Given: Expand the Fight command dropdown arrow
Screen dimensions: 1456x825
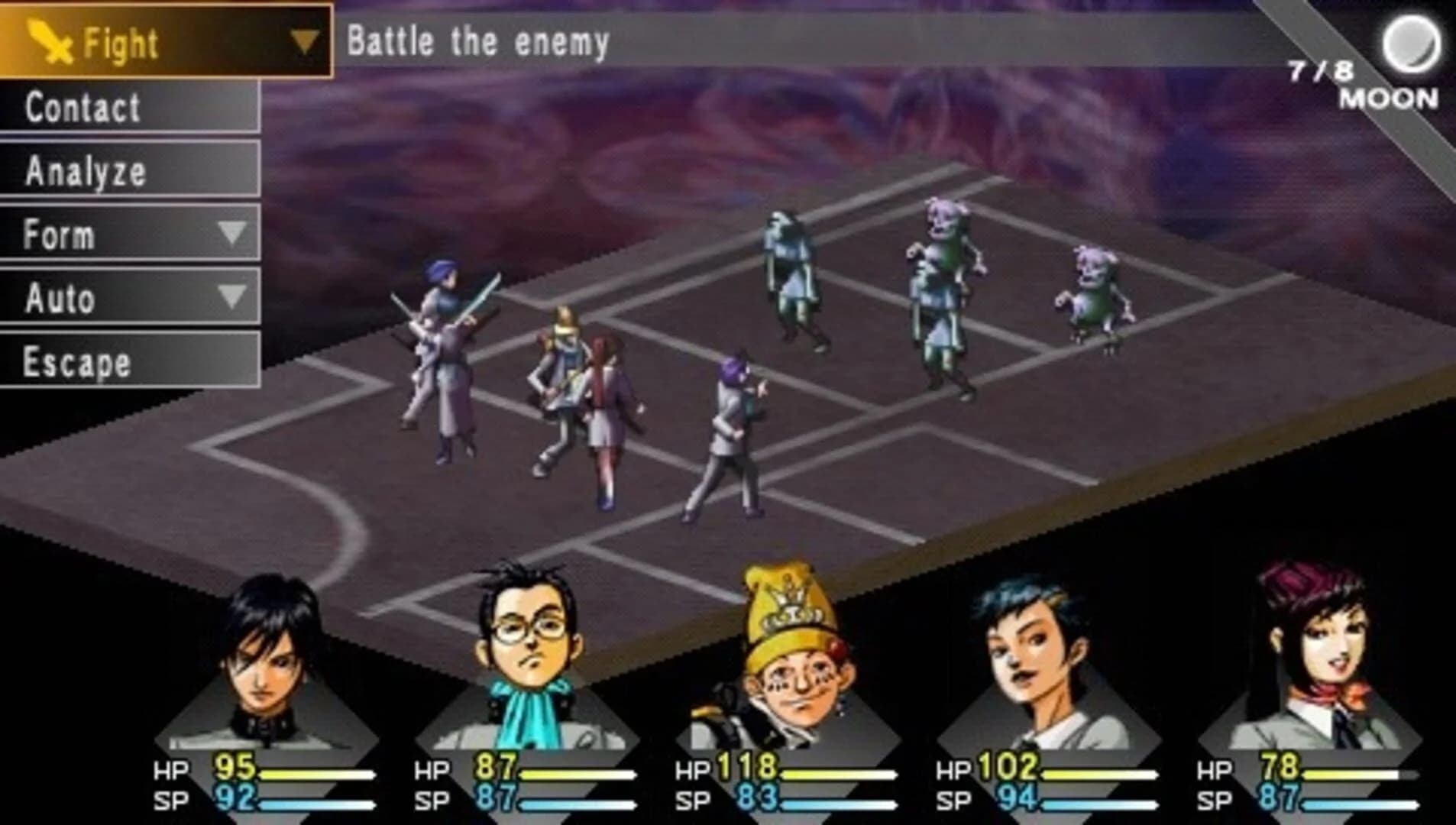Looking at the screenshot, I should click(x=306, y=38).
